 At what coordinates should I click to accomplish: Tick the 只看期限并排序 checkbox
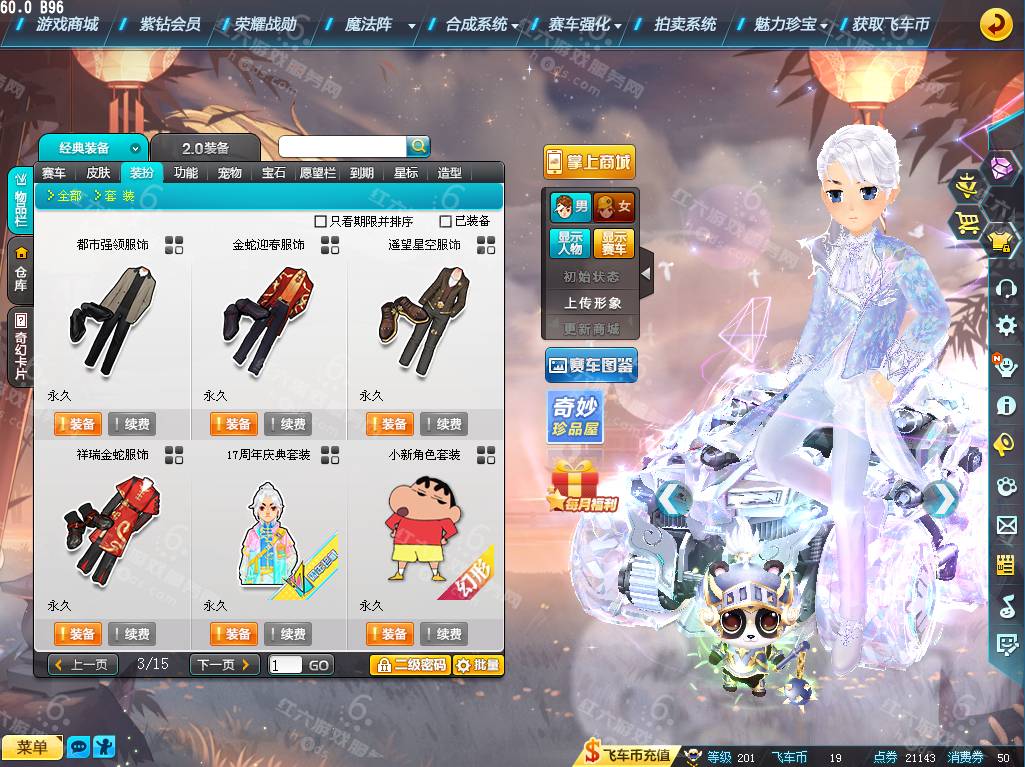coord(321,221)
